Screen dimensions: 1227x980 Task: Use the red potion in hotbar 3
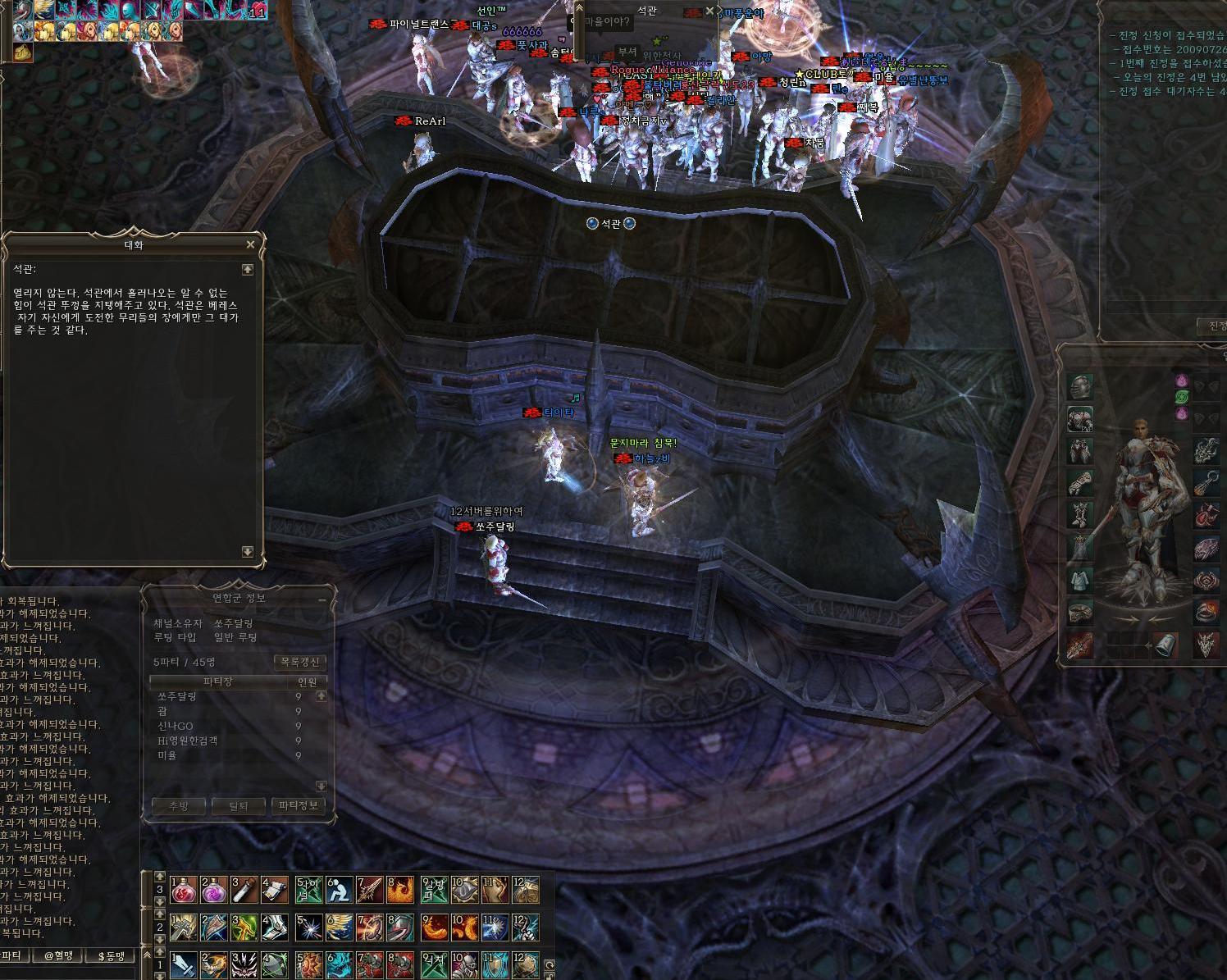point(182,890)
